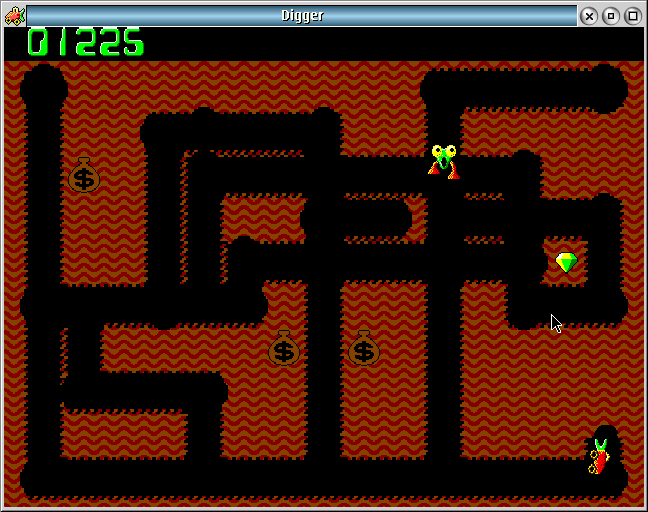The image size is (648, 512).
Task: Maximize the Digger window
Action: tap(633, 15)
